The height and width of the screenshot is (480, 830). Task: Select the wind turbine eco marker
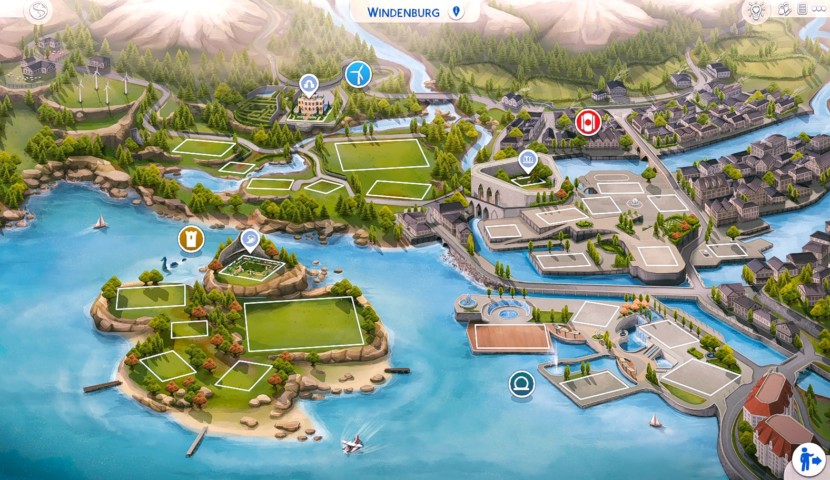[357, 73]
